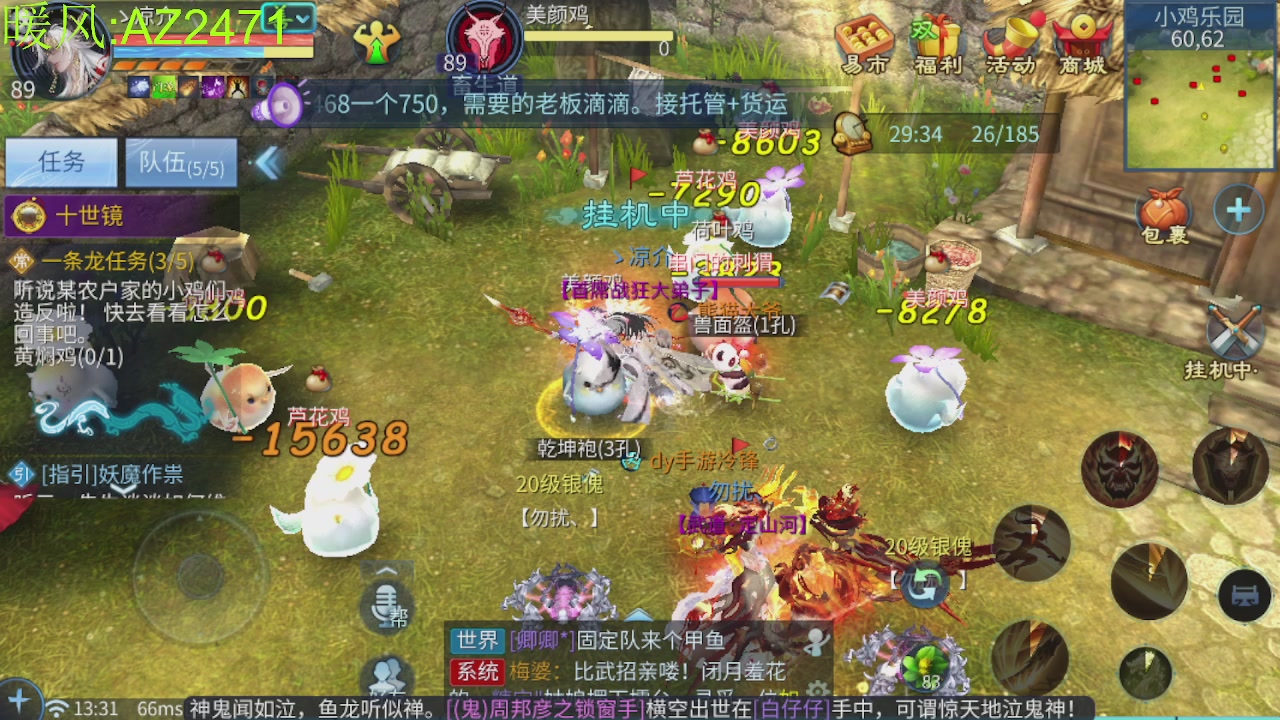Switch to the 队伍(5/5) tab
Image resolution: width=1280 pixels, height=720 pixels.
[180, 163]
